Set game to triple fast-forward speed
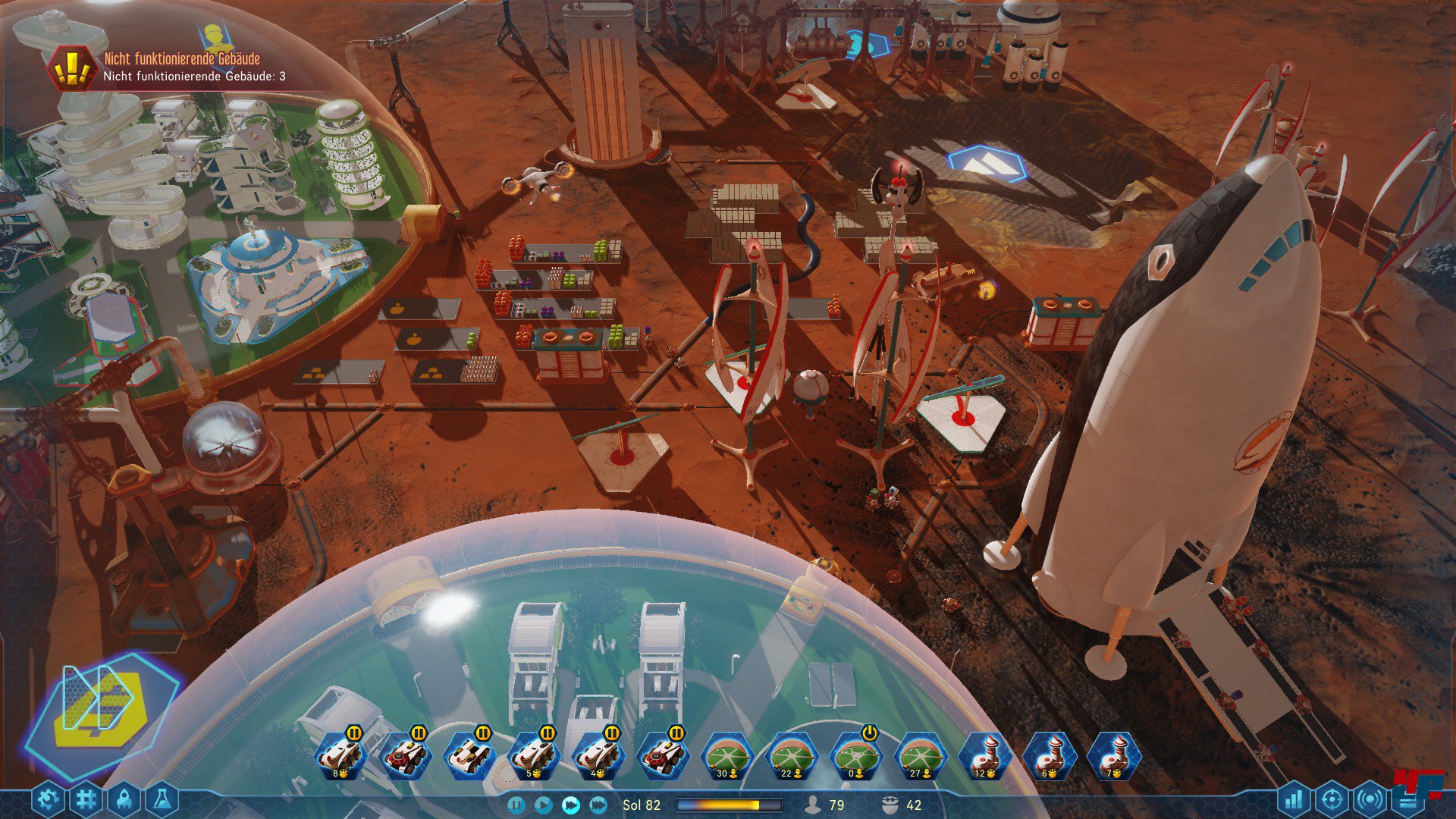Viewport: 1456px width, 819px height. tap(598, 805)
